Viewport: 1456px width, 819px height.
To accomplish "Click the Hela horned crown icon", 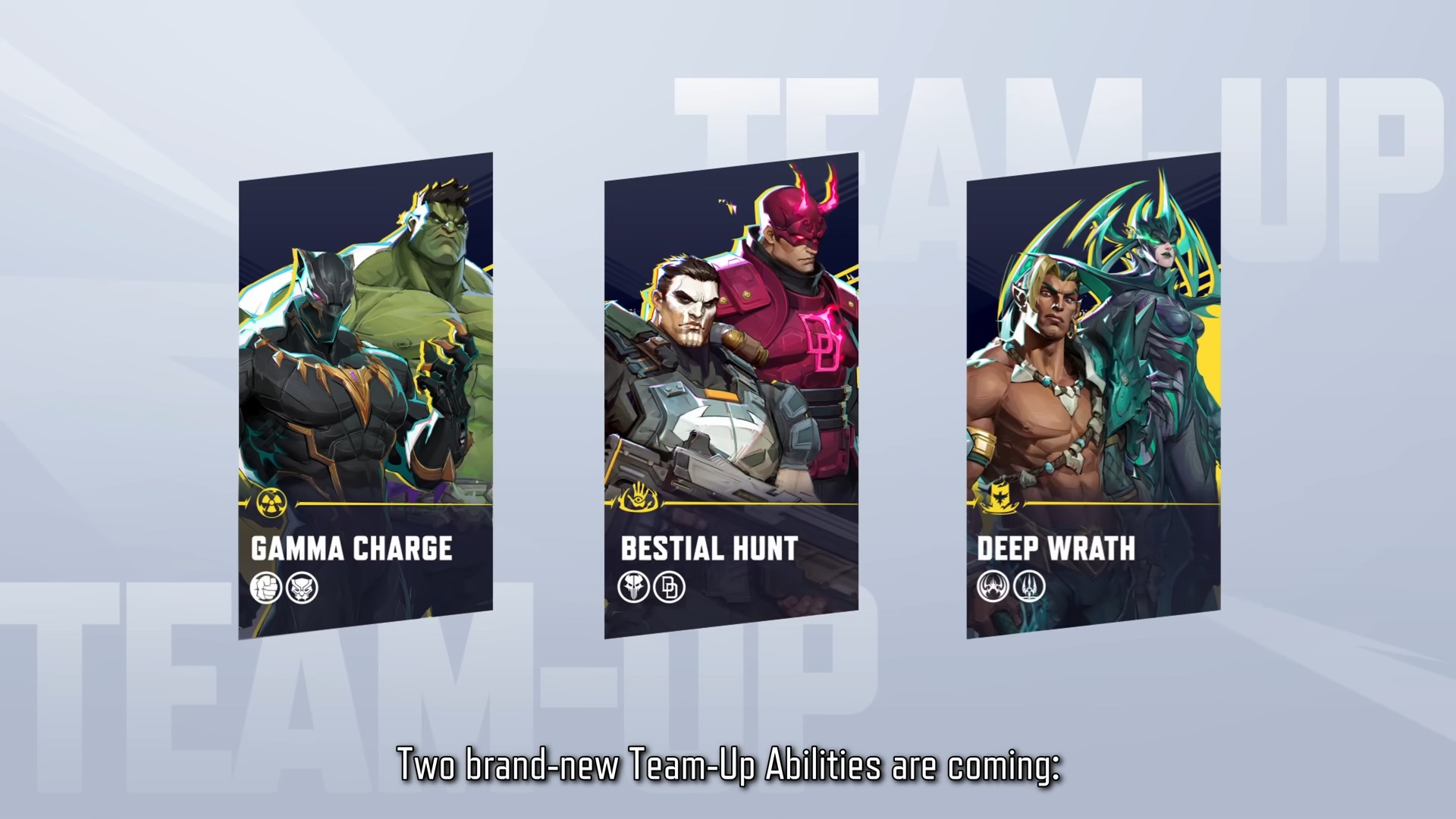I will tap(993, 586).
